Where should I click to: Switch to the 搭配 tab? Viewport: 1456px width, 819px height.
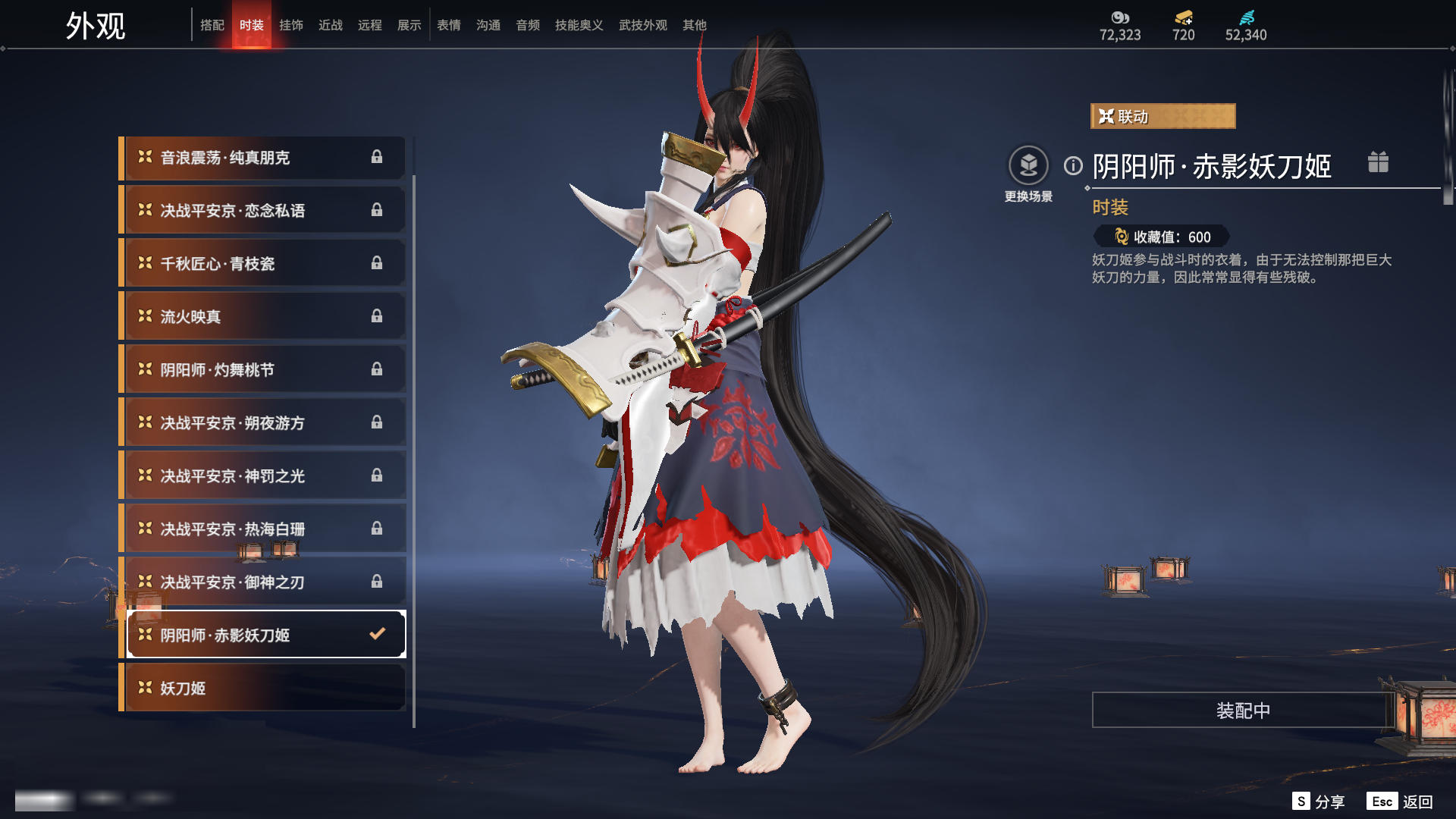(x=212, y=25)
